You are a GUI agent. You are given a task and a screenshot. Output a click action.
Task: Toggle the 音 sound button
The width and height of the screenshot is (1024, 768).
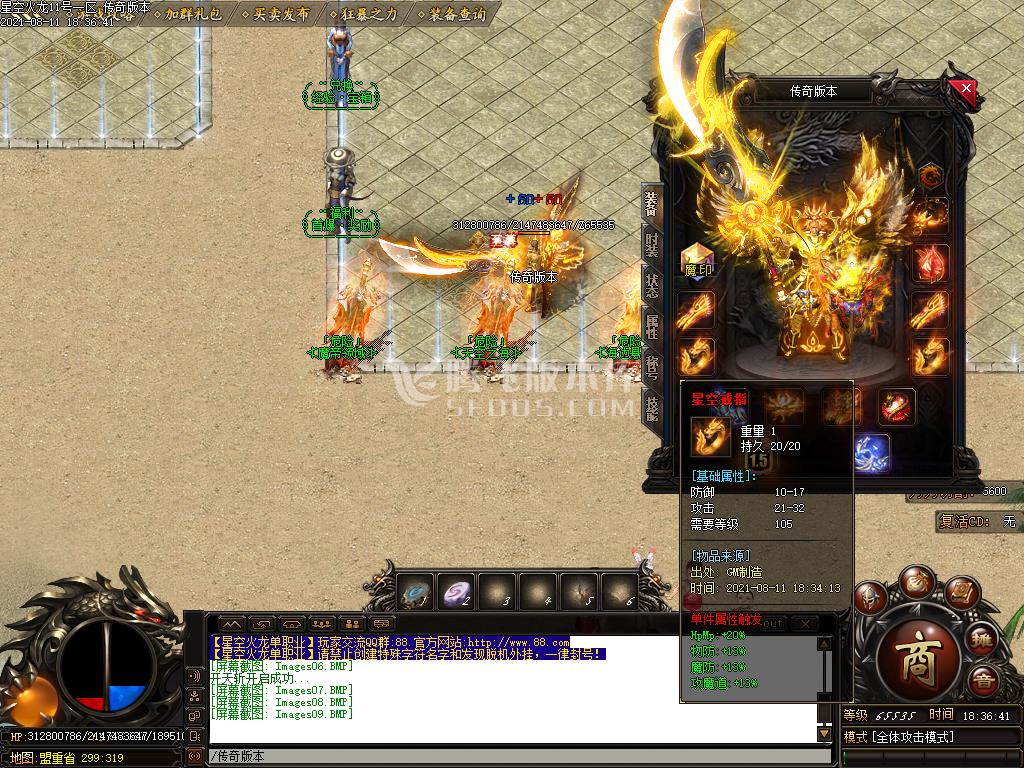[x=982, y=680]
